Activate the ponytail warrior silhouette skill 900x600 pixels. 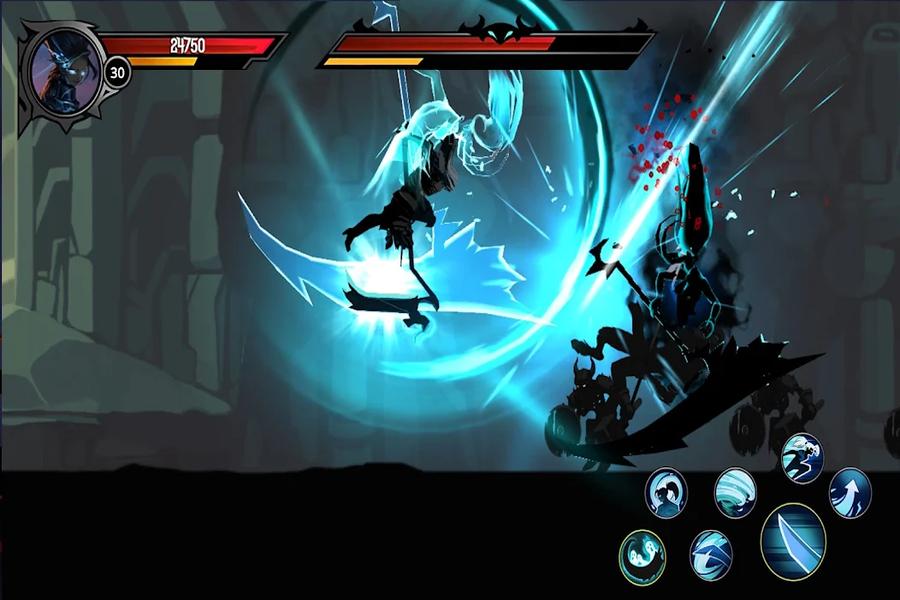[665, 492]
